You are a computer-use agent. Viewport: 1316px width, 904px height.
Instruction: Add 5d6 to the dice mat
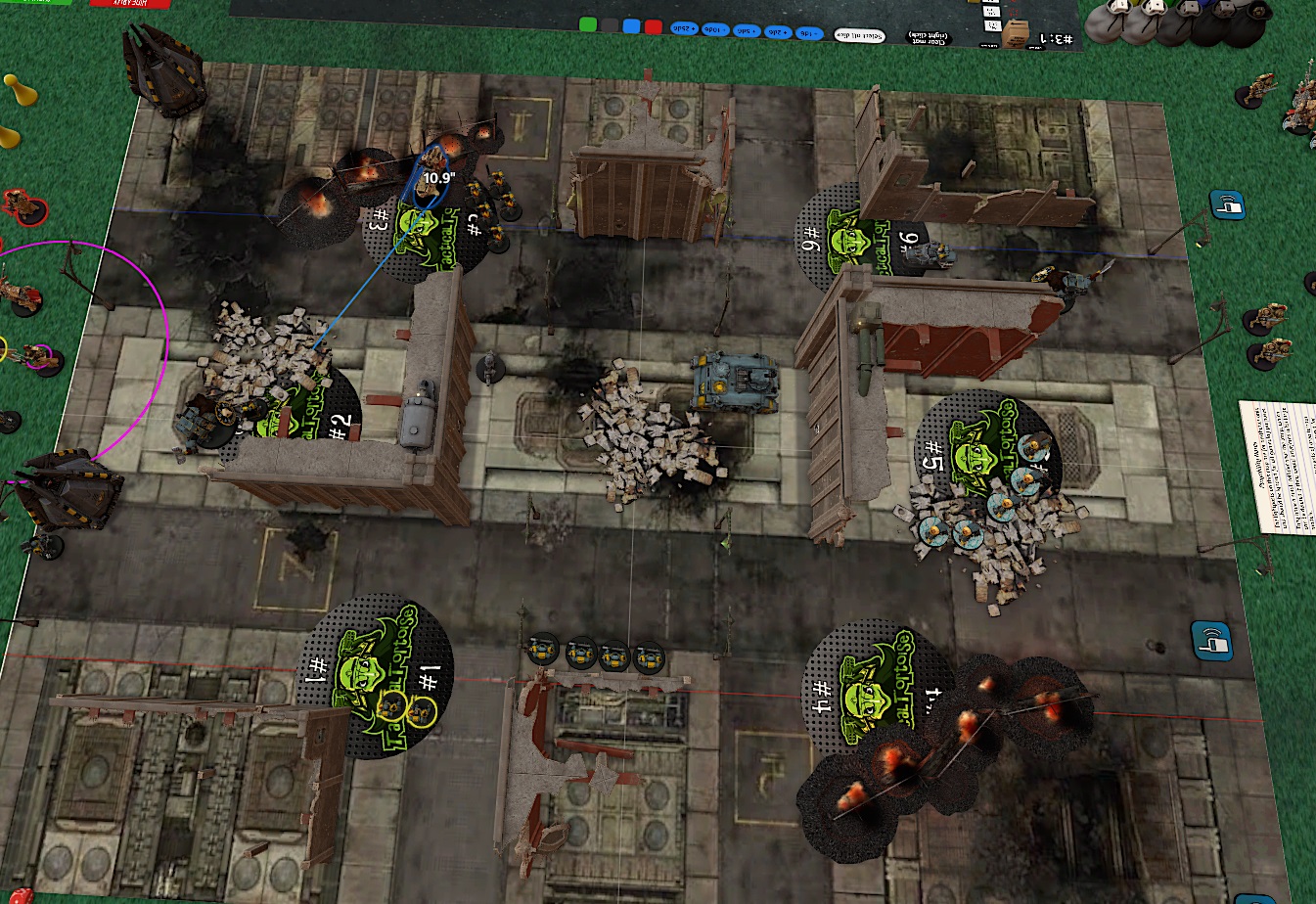click(747, 31)
